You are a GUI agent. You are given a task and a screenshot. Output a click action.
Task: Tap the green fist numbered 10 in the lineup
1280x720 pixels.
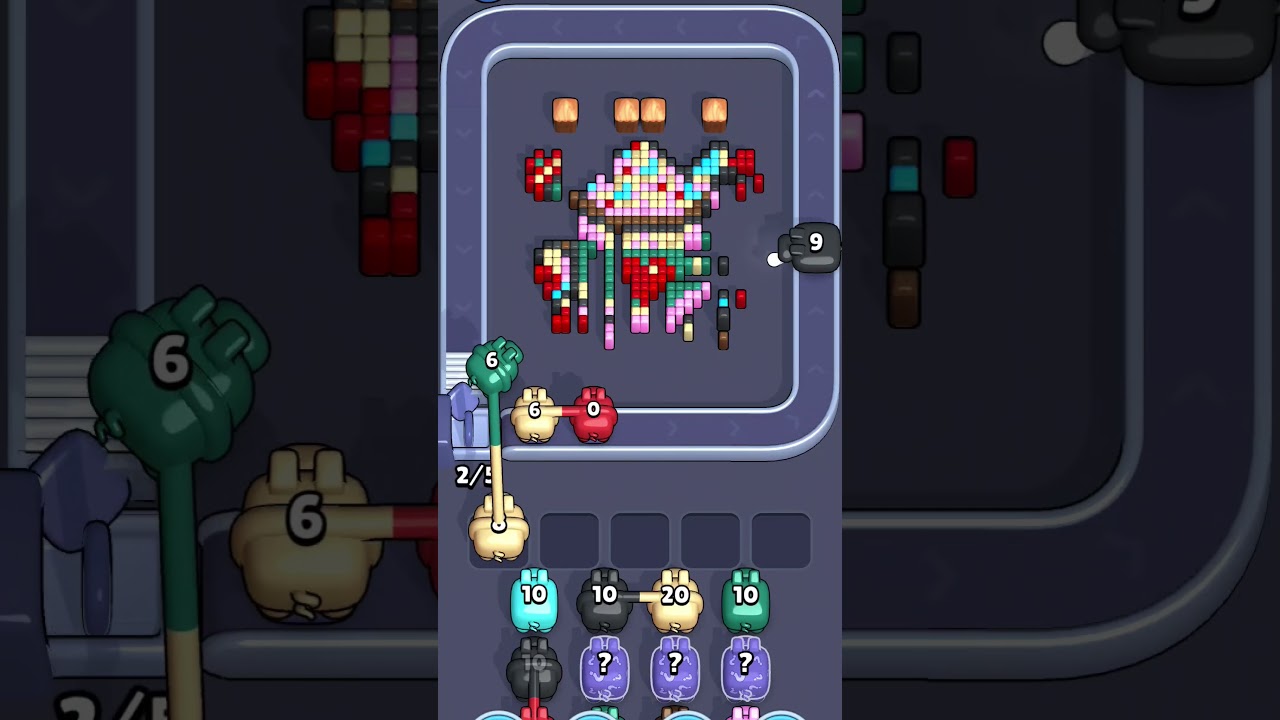tap(747, 598)
